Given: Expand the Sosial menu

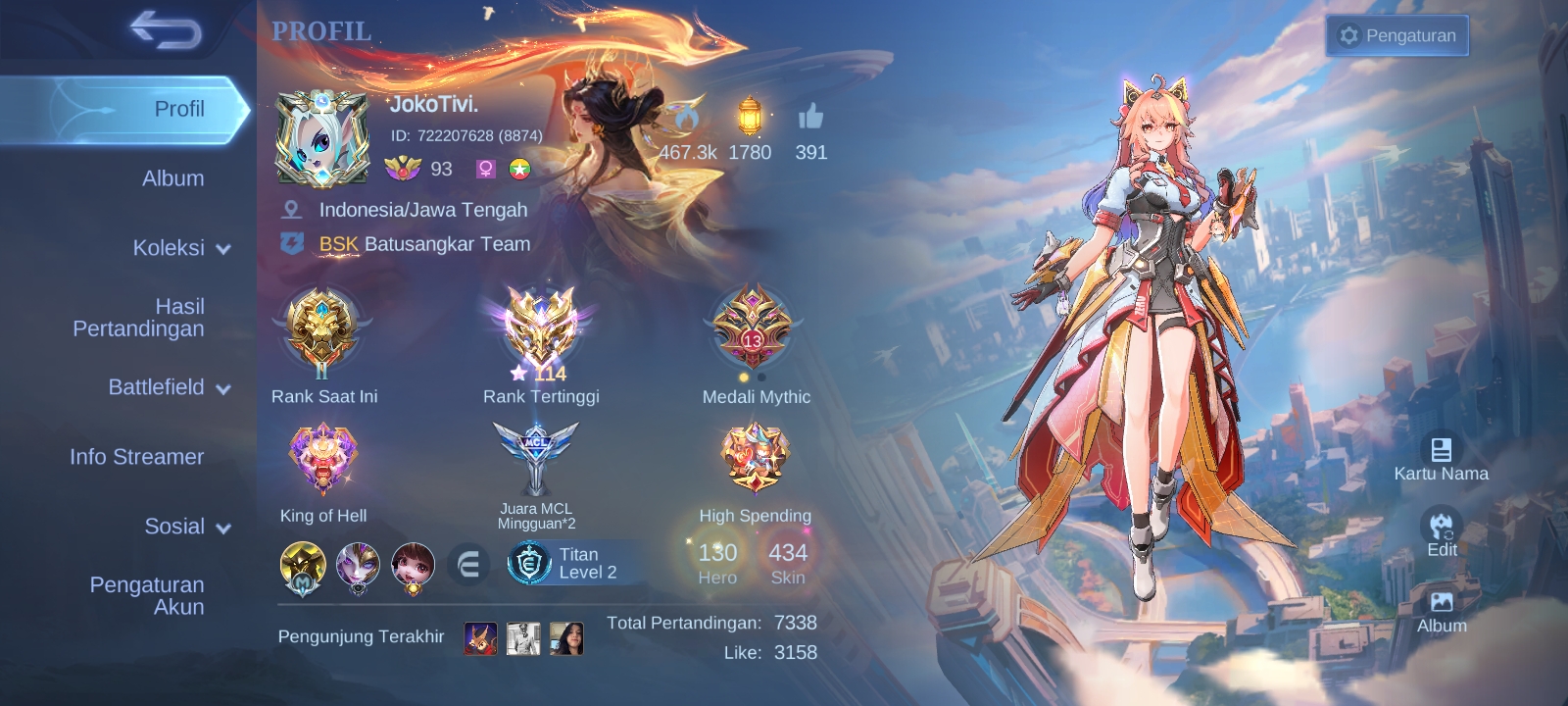Looking at the screenshot, I should point(186,527).
